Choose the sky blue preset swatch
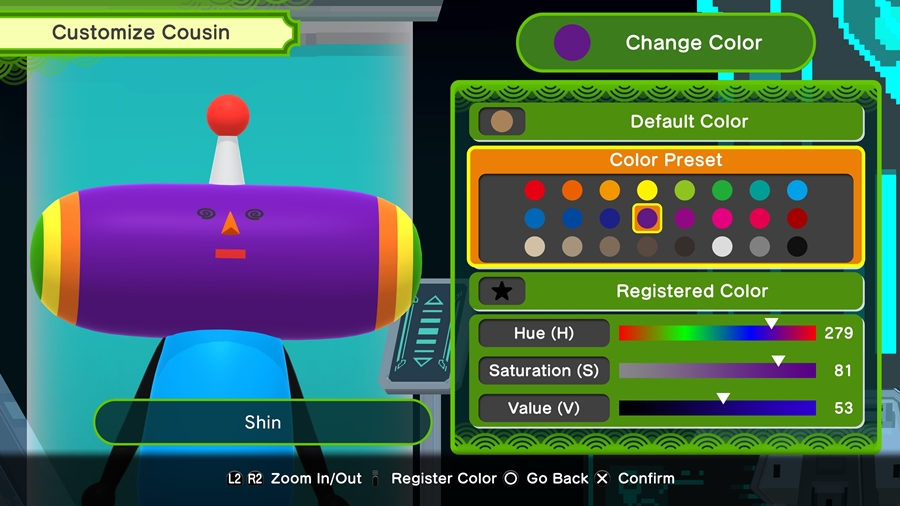The height and width of the screenshot is (506, 900). click(x=797, y=190)
